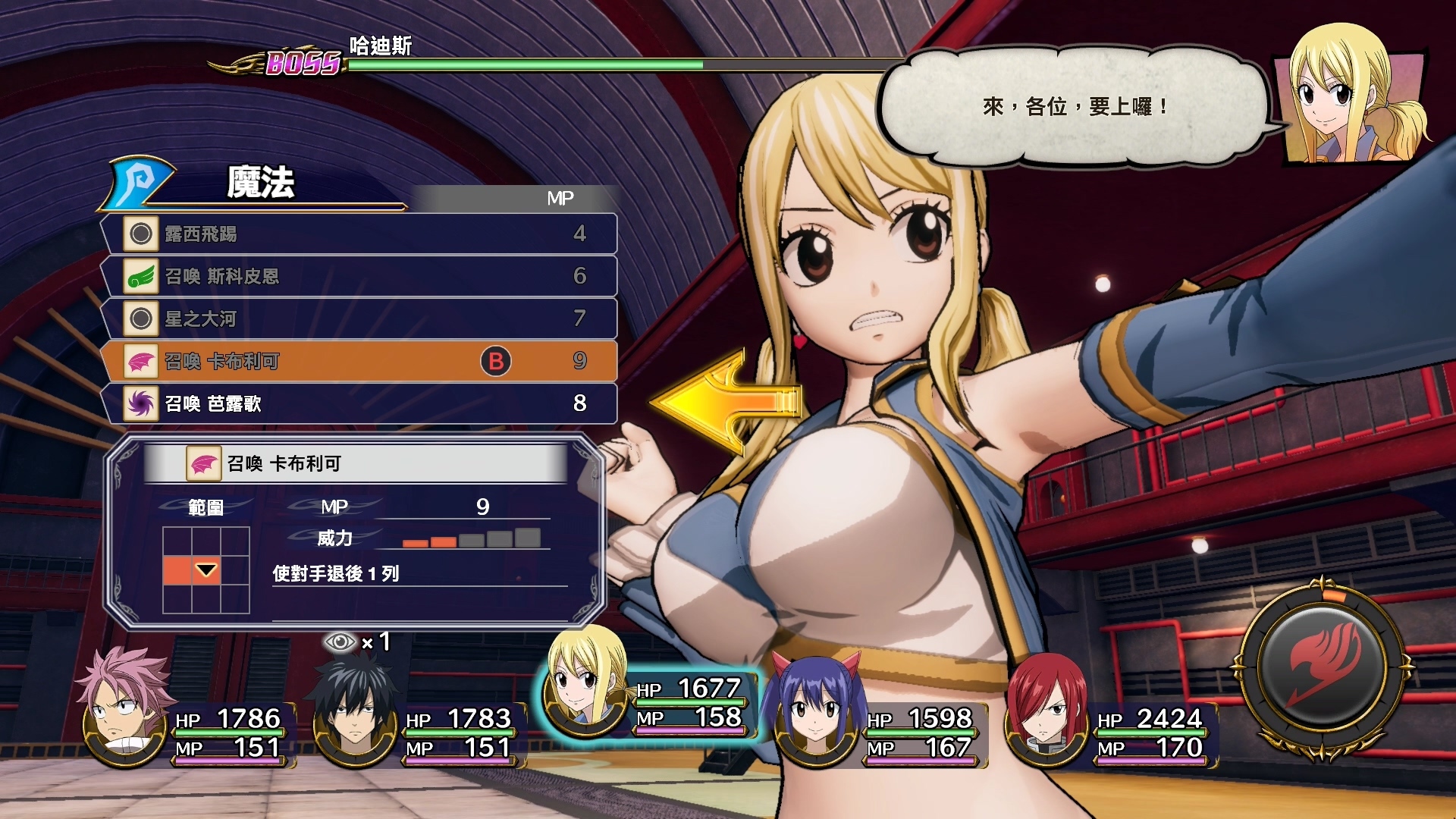
Task: Pick the highlighted 召喚 卡布利可 spell
Action: [358, 361]
